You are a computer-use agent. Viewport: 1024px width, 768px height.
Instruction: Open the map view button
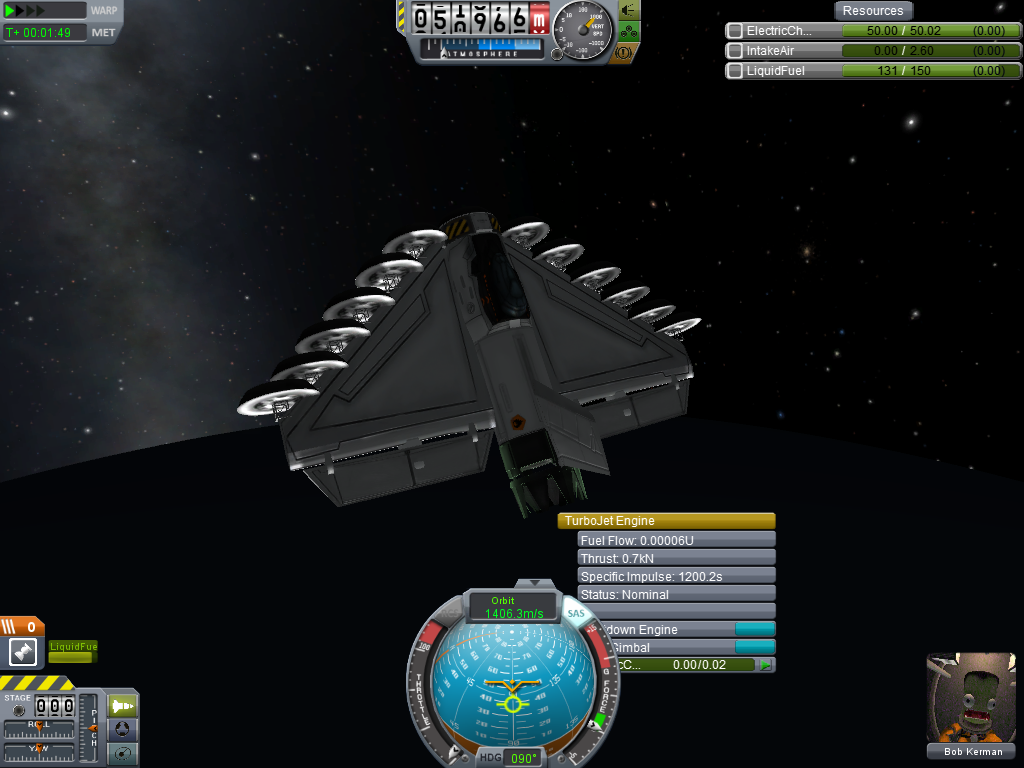click(123, 753)
